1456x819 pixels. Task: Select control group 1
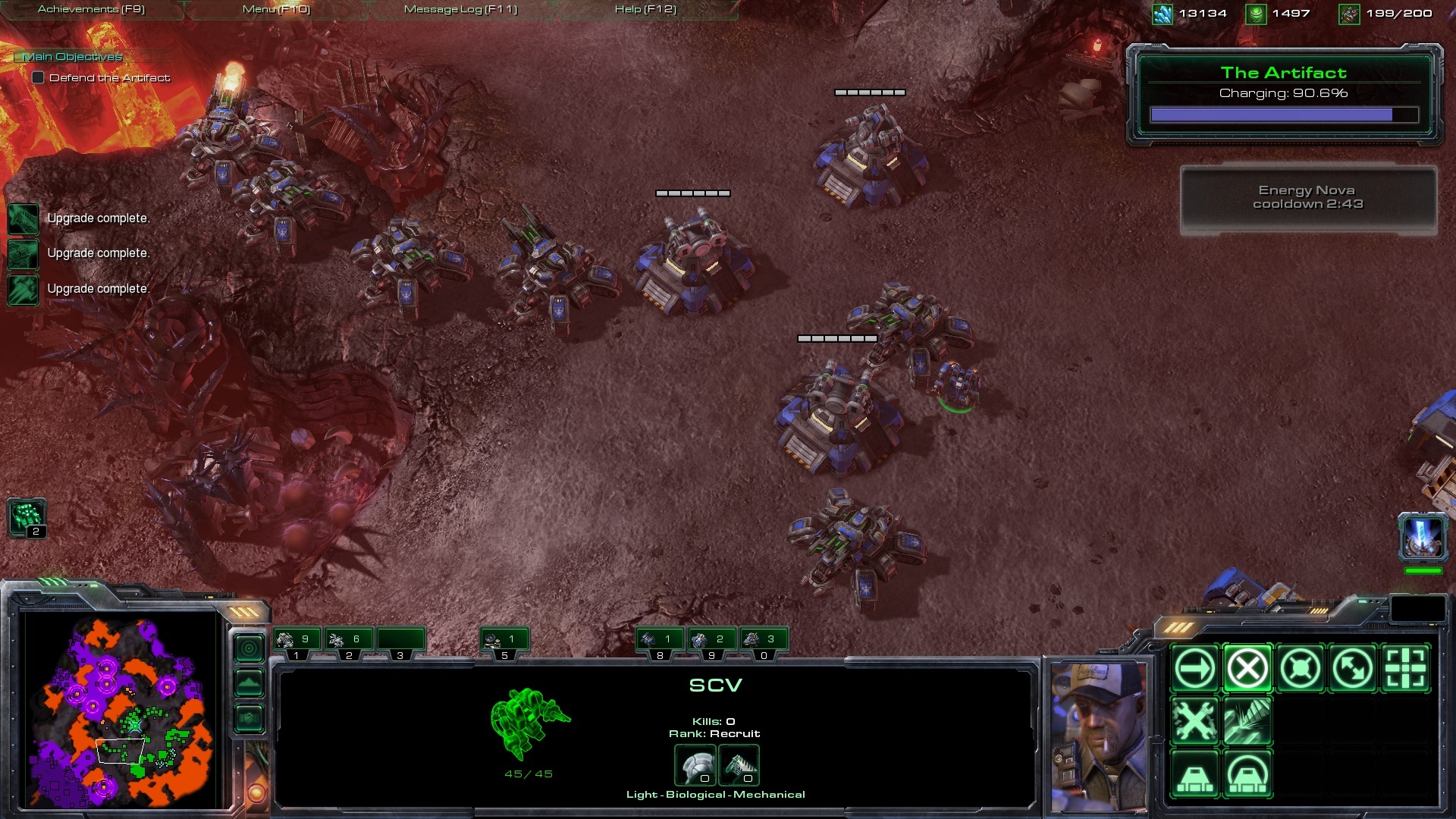(x=297, y=642)
